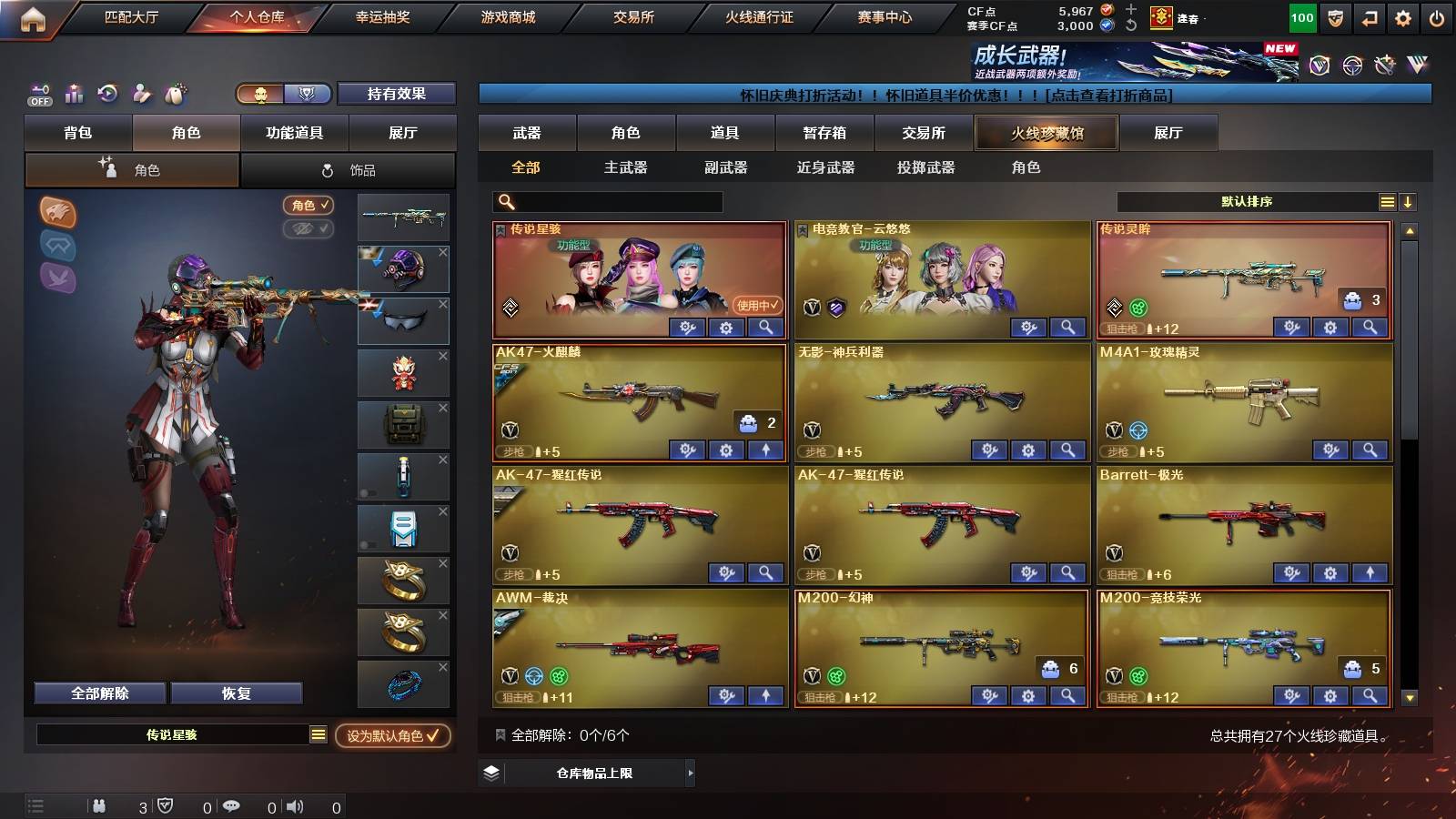
Task: Click the 持有效果 button
Action: click(397, 94)
